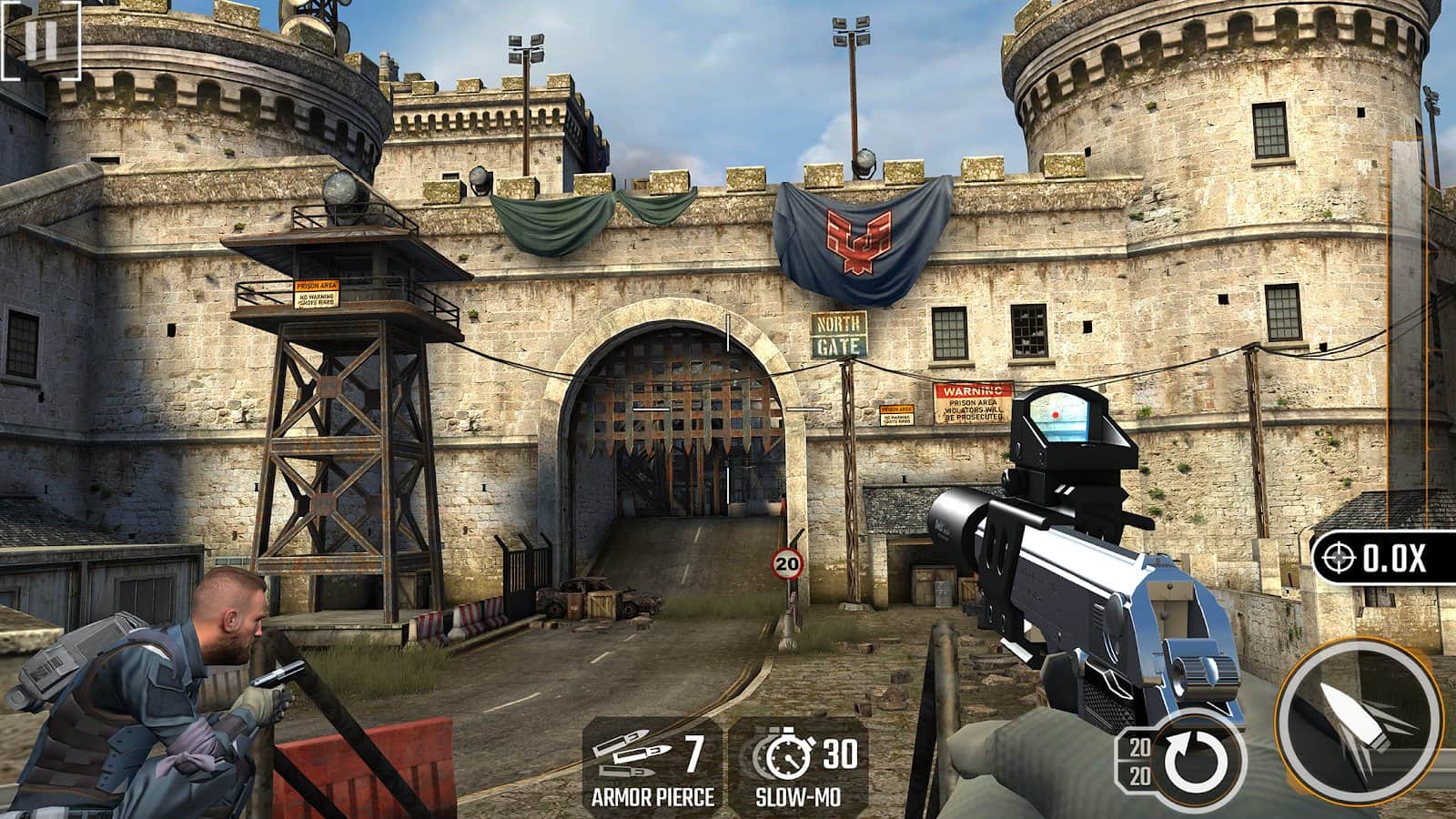Aim at the NORTH GATE sign
Screen dimensions: 1456x819
pyautogui.click(x=838, y=331)
